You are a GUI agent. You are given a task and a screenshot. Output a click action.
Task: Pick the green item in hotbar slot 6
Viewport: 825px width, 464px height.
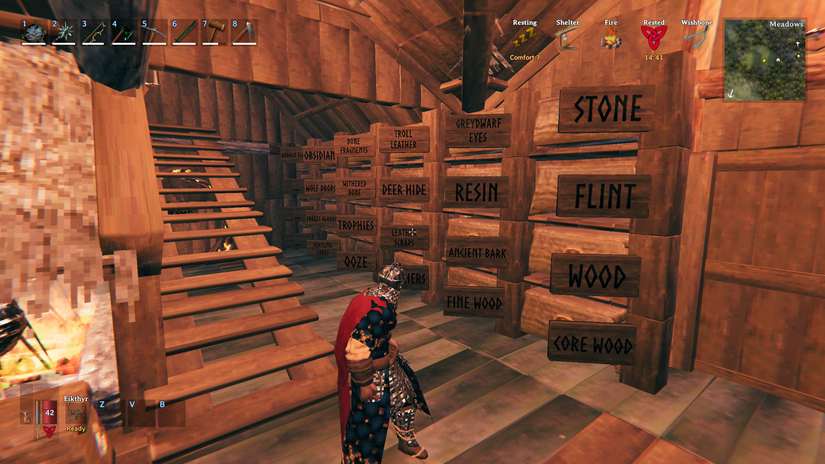(185, 33)
